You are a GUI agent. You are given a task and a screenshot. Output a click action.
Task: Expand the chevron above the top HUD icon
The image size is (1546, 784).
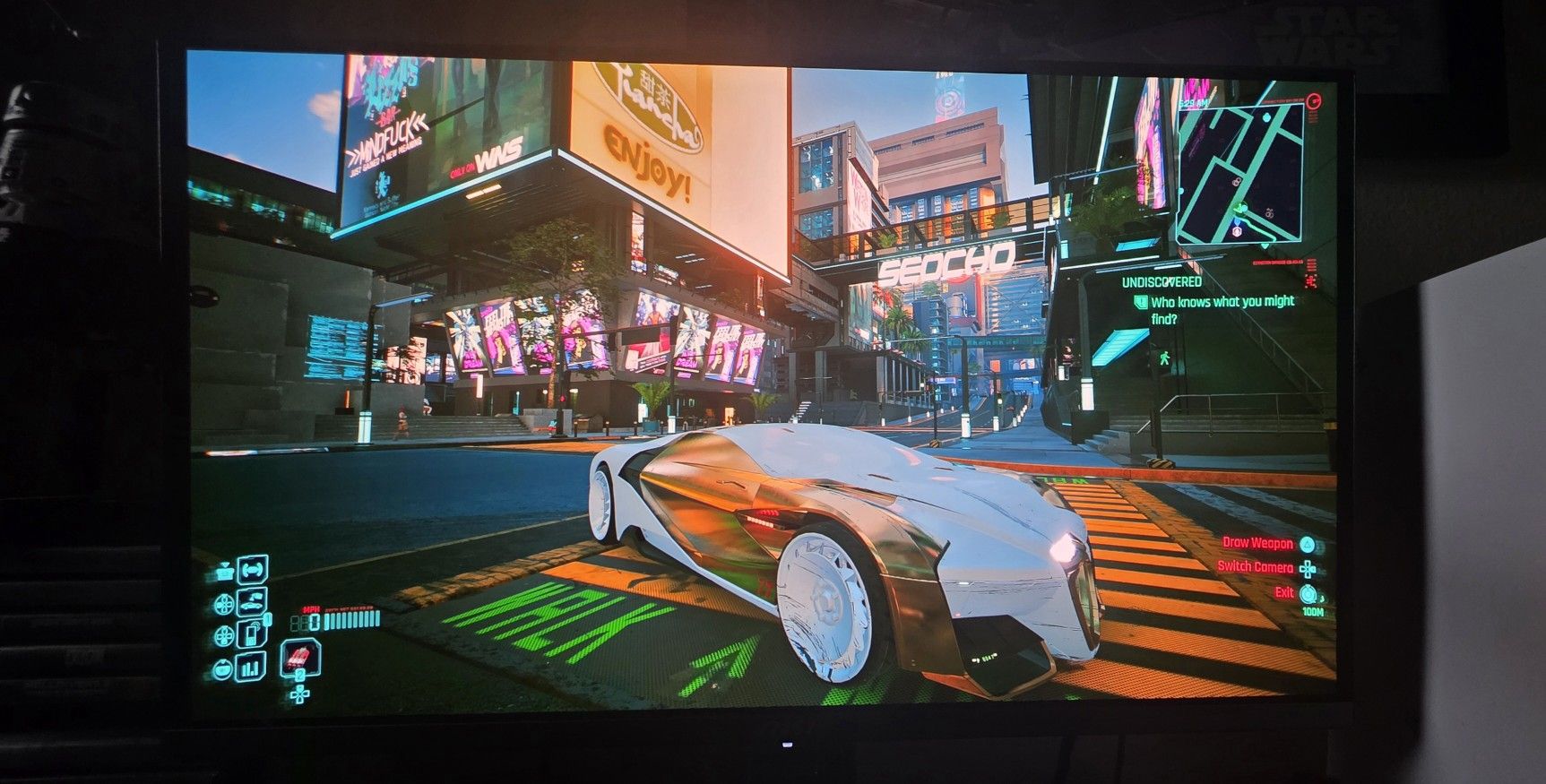(225, 564)
